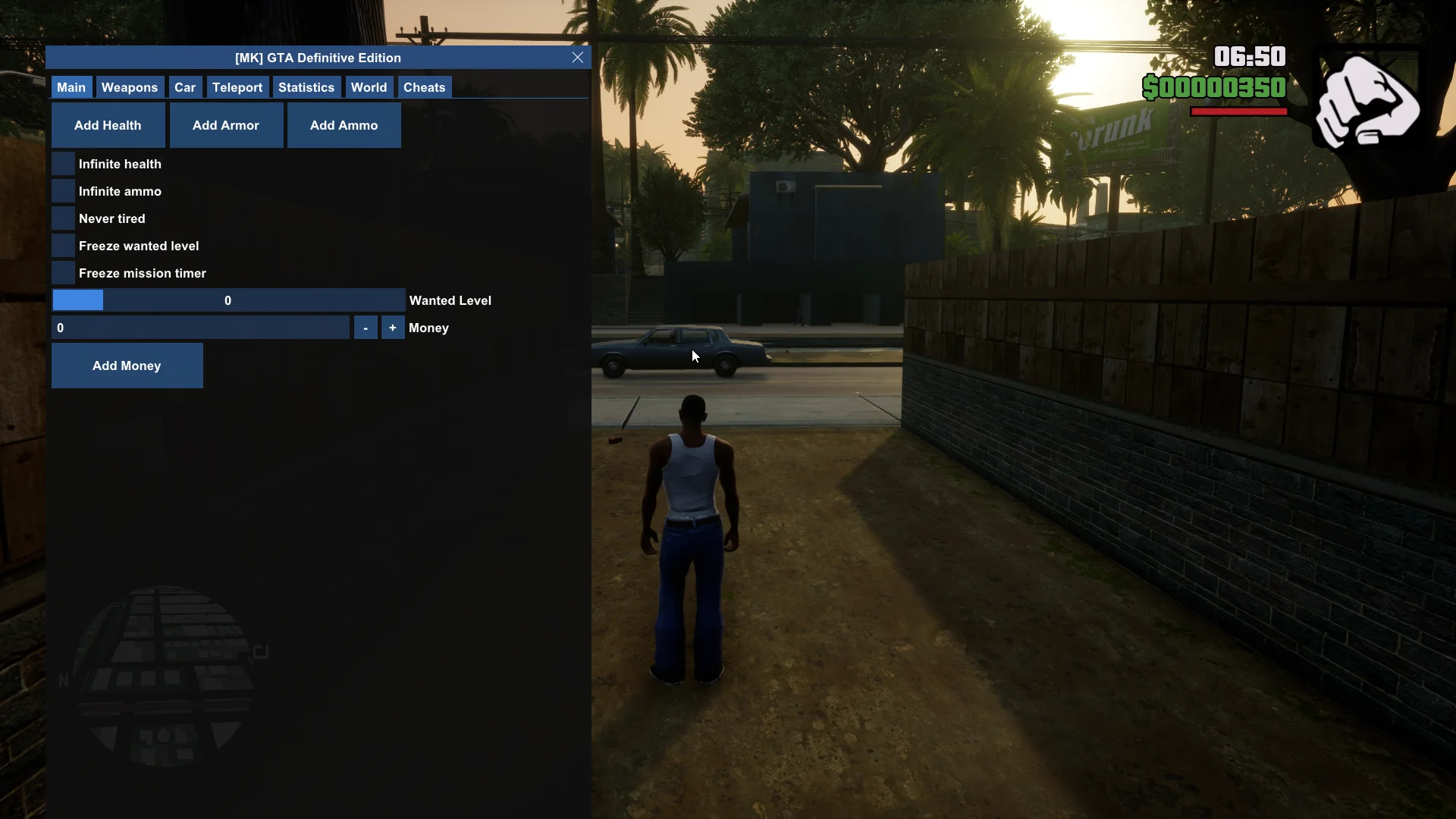The image size is (1456, 819).
Task: Toggle Infinite ammo on
Action: point(64,191)
